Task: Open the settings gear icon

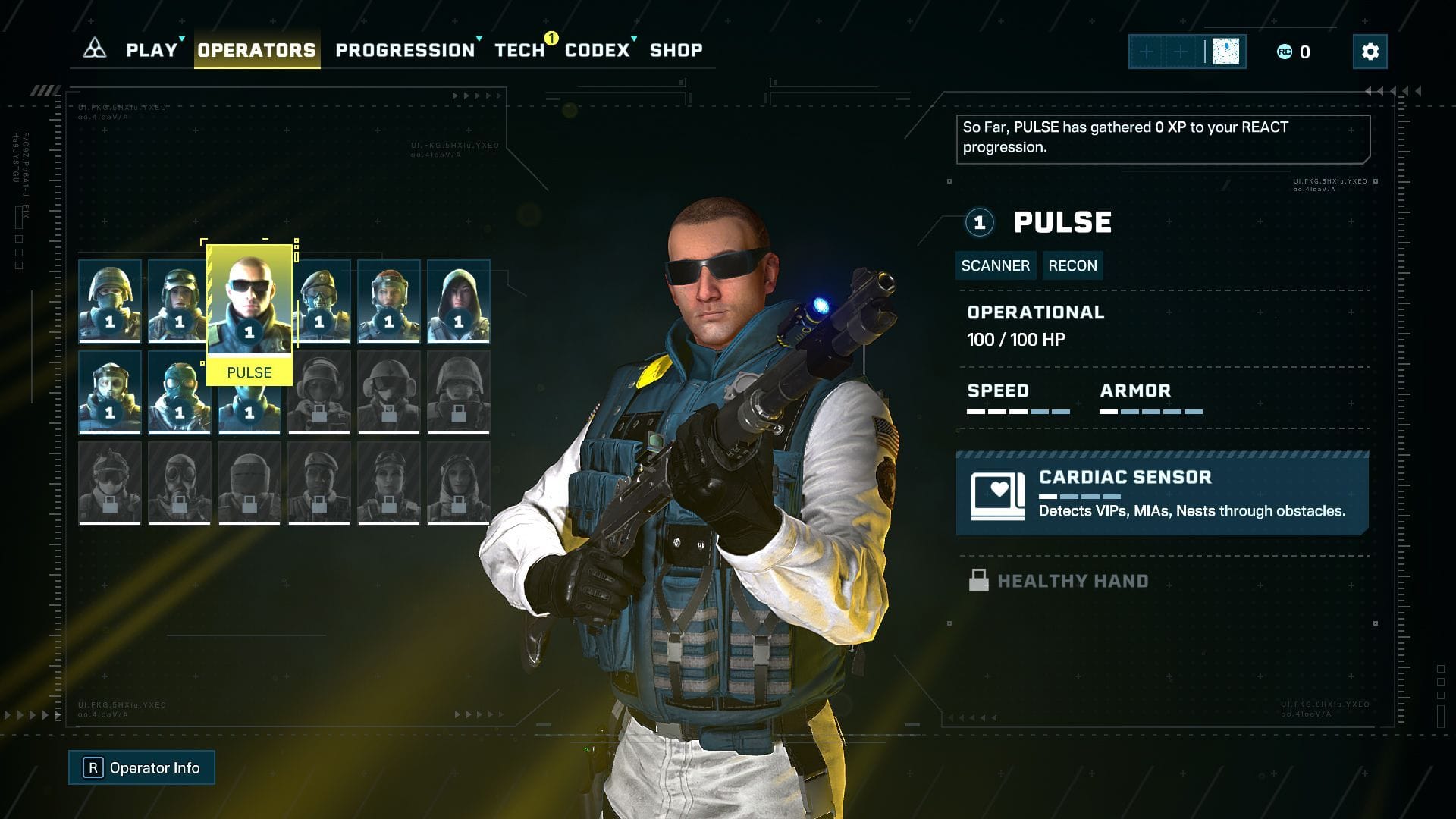Action: [1370, 52]
